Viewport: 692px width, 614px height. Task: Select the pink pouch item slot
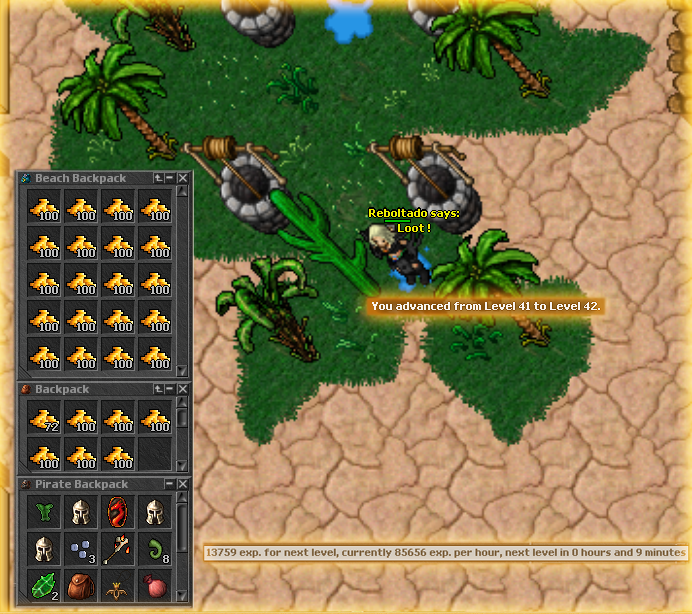pyautogui.click(x=155, y=584)
